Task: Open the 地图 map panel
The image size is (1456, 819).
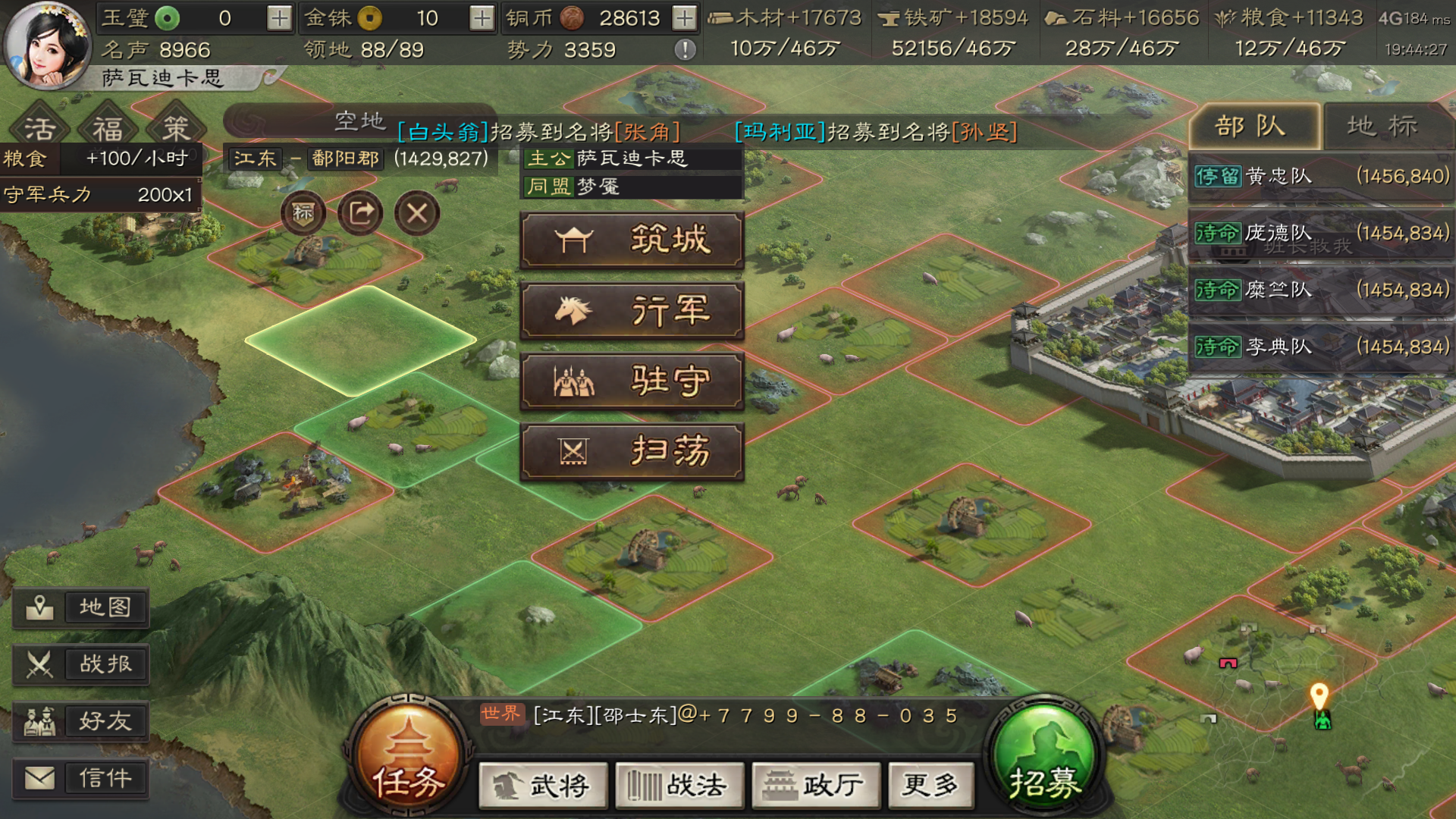Action: 82,607
